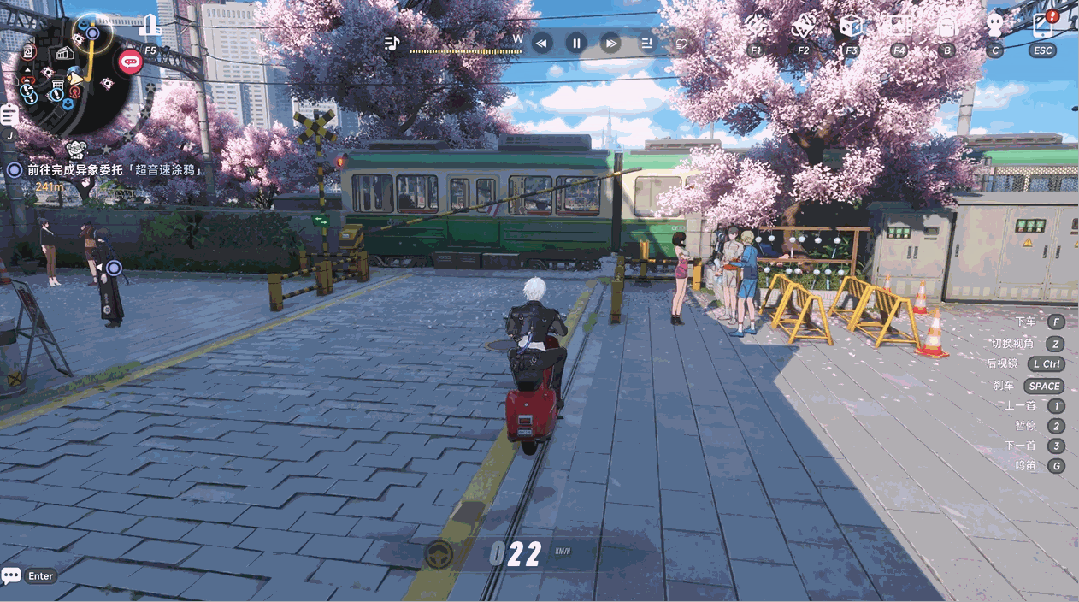Open the phone menu with red notification
Viewport: 1079px width, 602px height.
tap(1043, 26)
